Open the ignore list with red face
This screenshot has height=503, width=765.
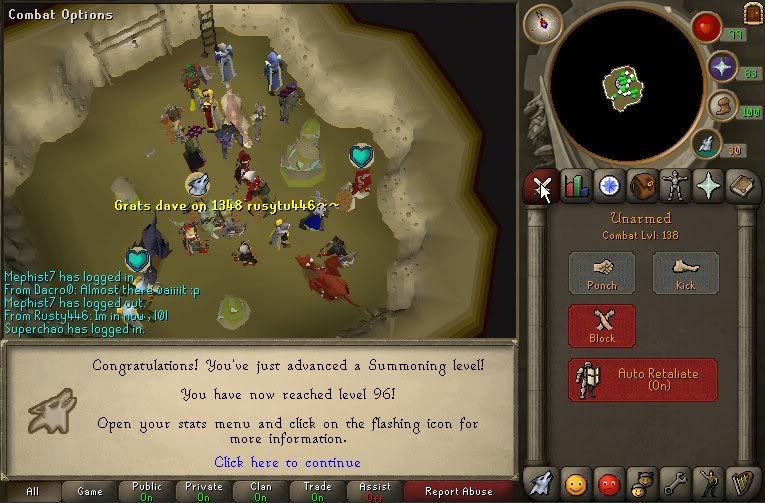[609, 483]
